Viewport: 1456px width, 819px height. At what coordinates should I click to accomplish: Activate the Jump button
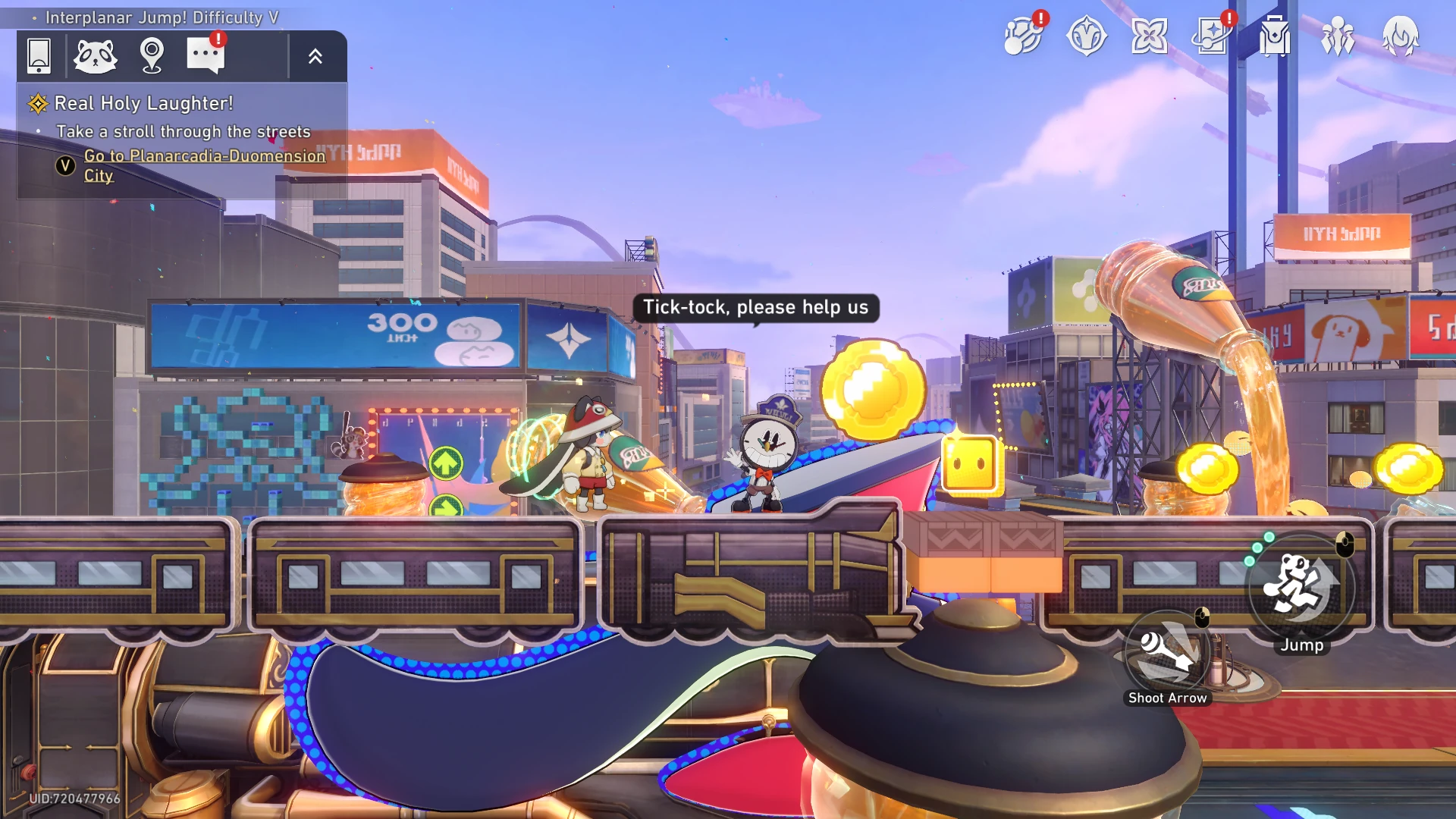click(x=1301, y=588)
